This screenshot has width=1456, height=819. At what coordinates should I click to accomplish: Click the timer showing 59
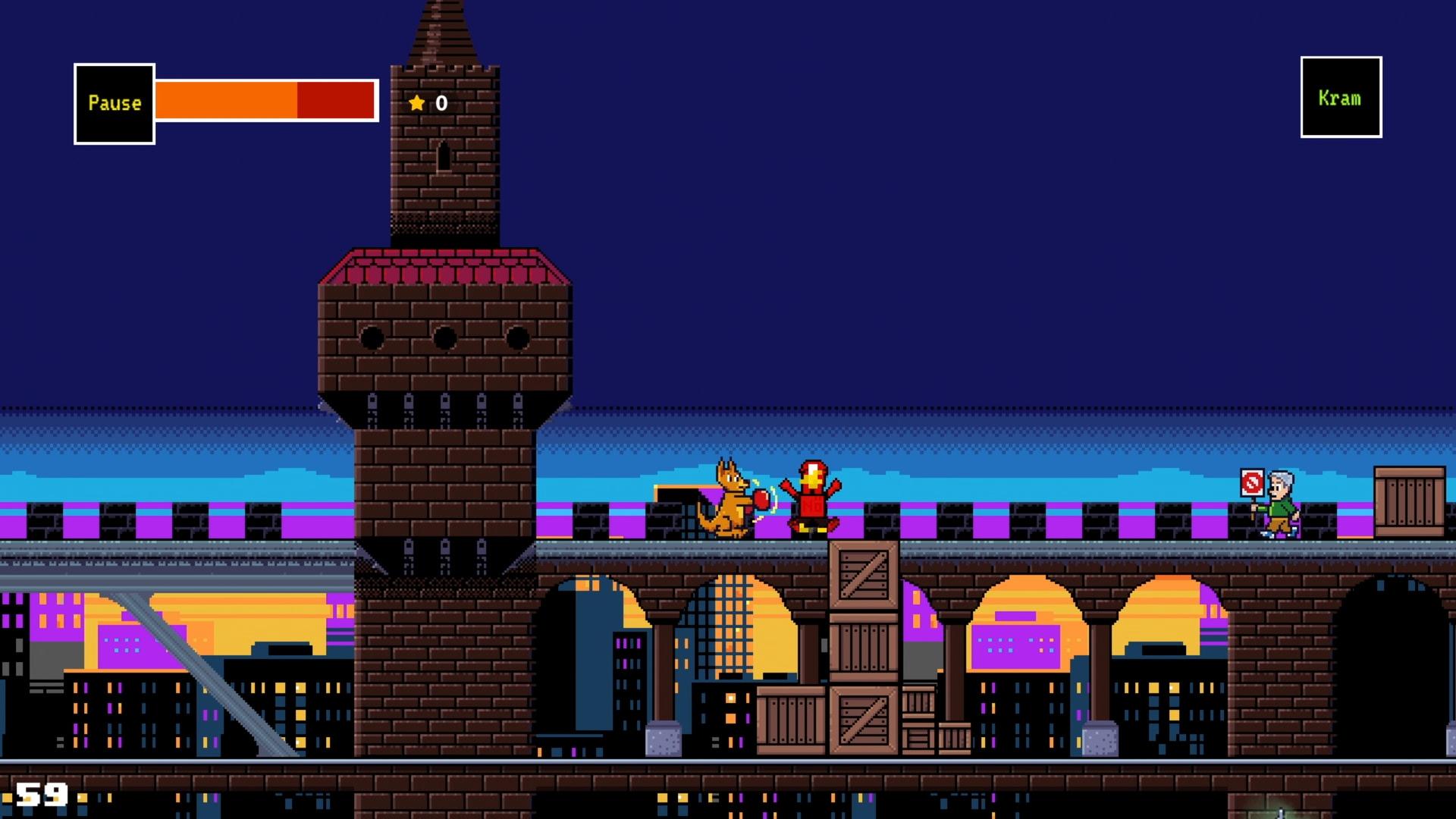point(43,794)
